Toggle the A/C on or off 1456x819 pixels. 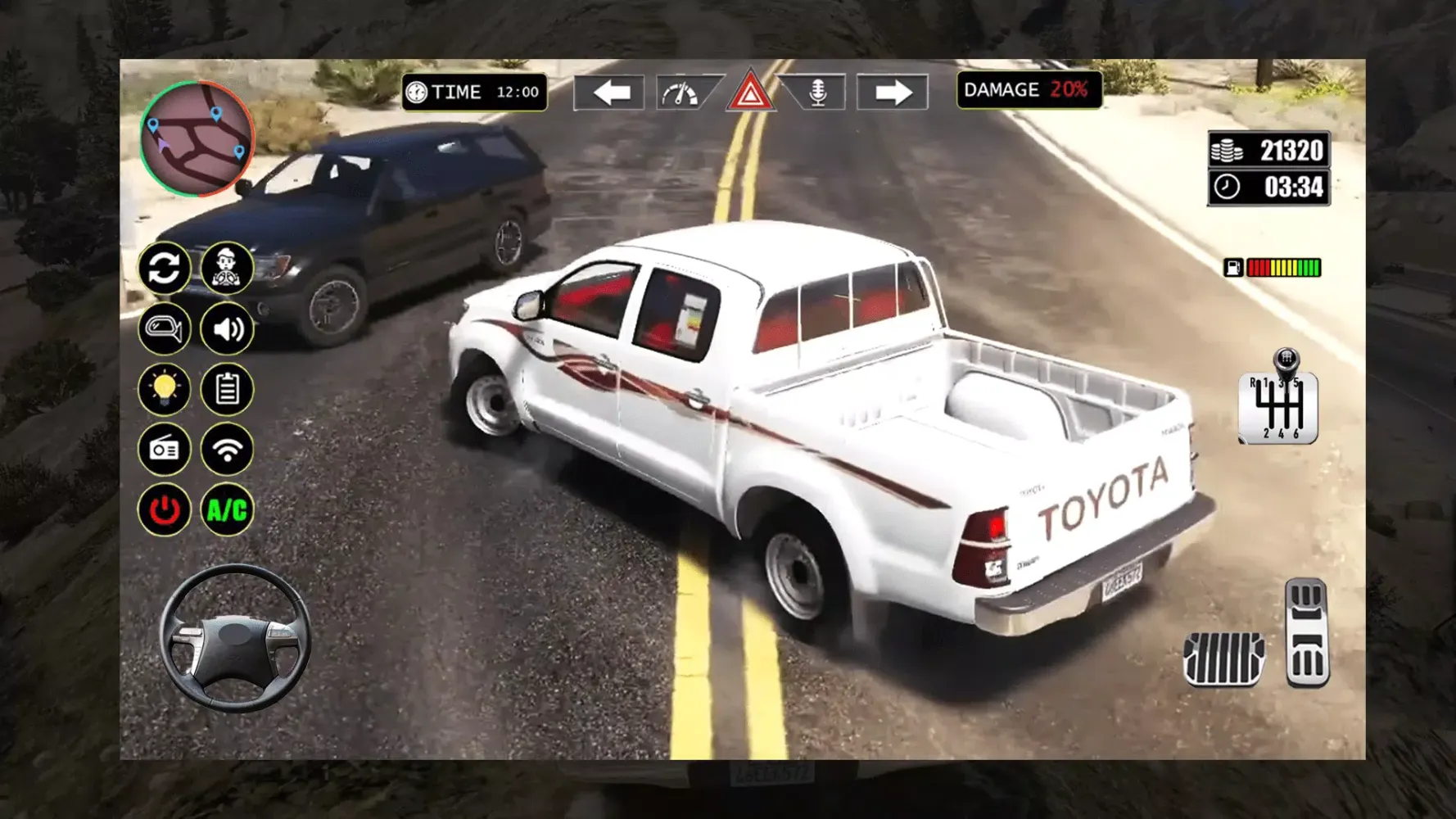pyautogui.click(x=227, y=510)
